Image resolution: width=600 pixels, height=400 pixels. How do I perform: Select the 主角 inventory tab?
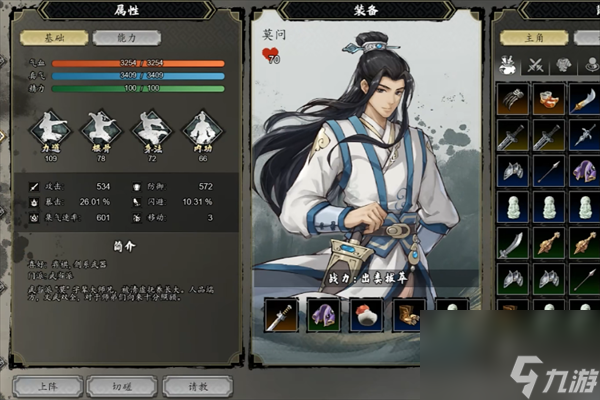tap(538, 37)
